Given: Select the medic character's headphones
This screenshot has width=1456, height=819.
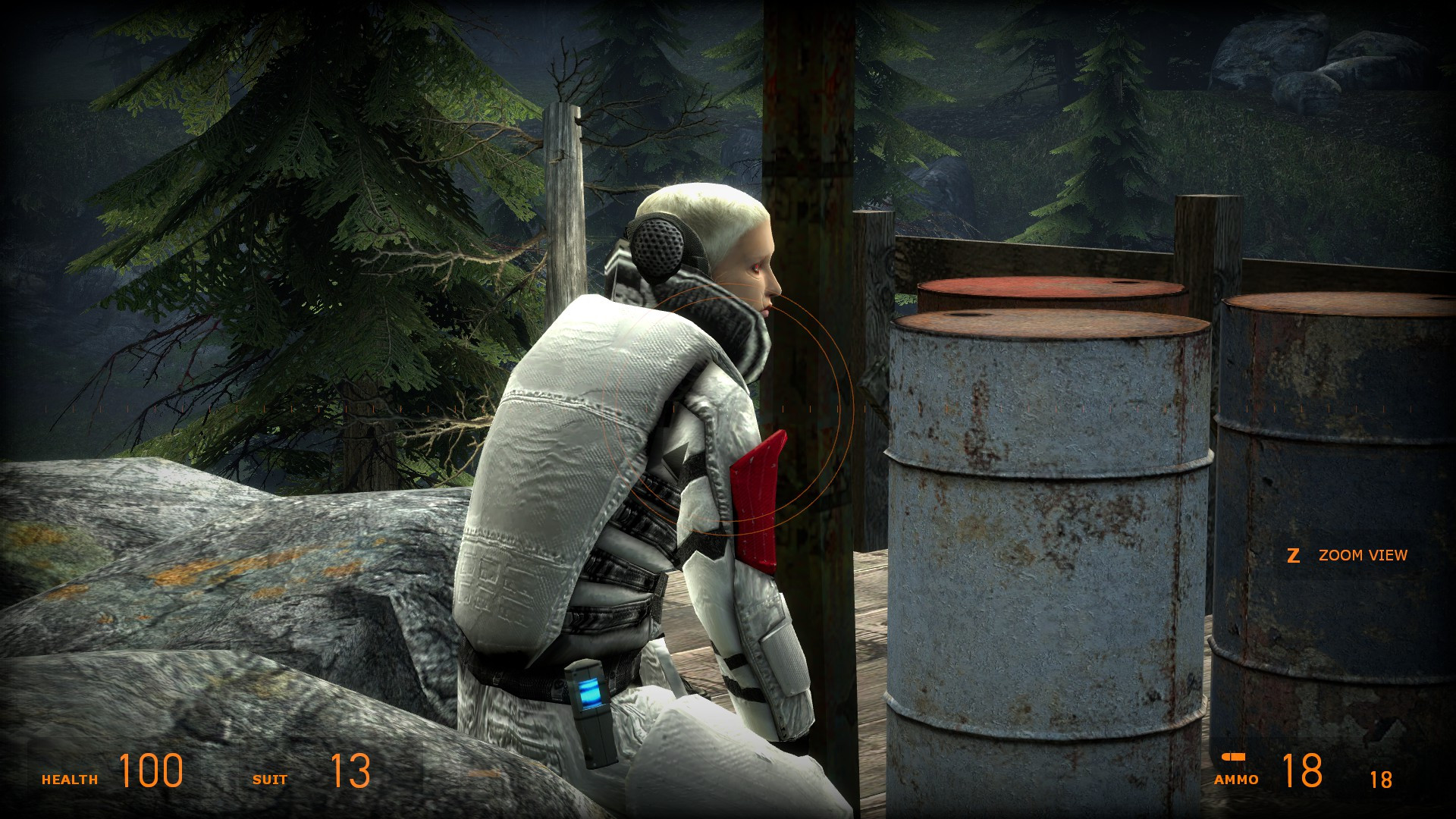Looking at the screenshot, I should click(659, 244).
